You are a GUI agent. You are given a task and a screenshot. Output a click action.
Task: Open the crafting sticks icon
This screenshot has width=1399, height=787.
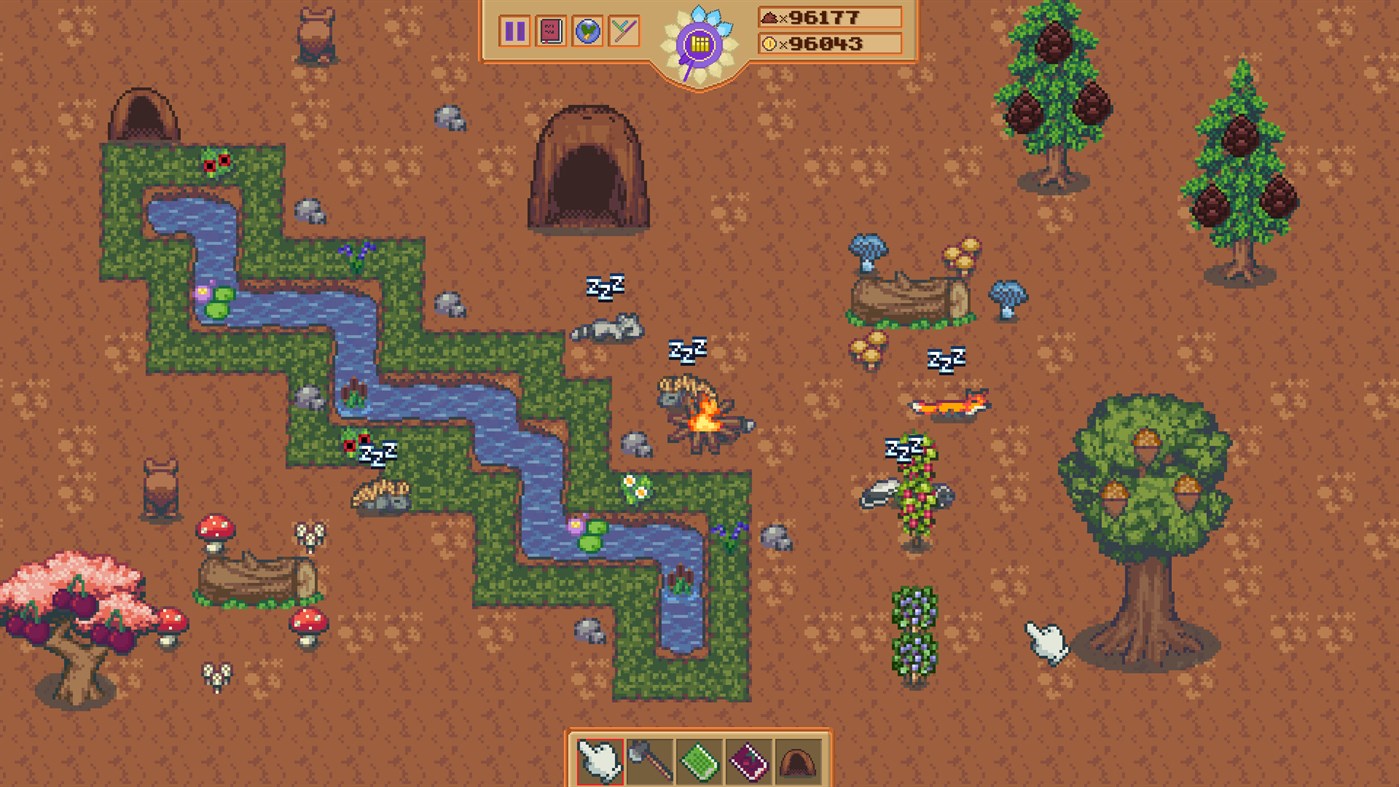click(622, 31)
